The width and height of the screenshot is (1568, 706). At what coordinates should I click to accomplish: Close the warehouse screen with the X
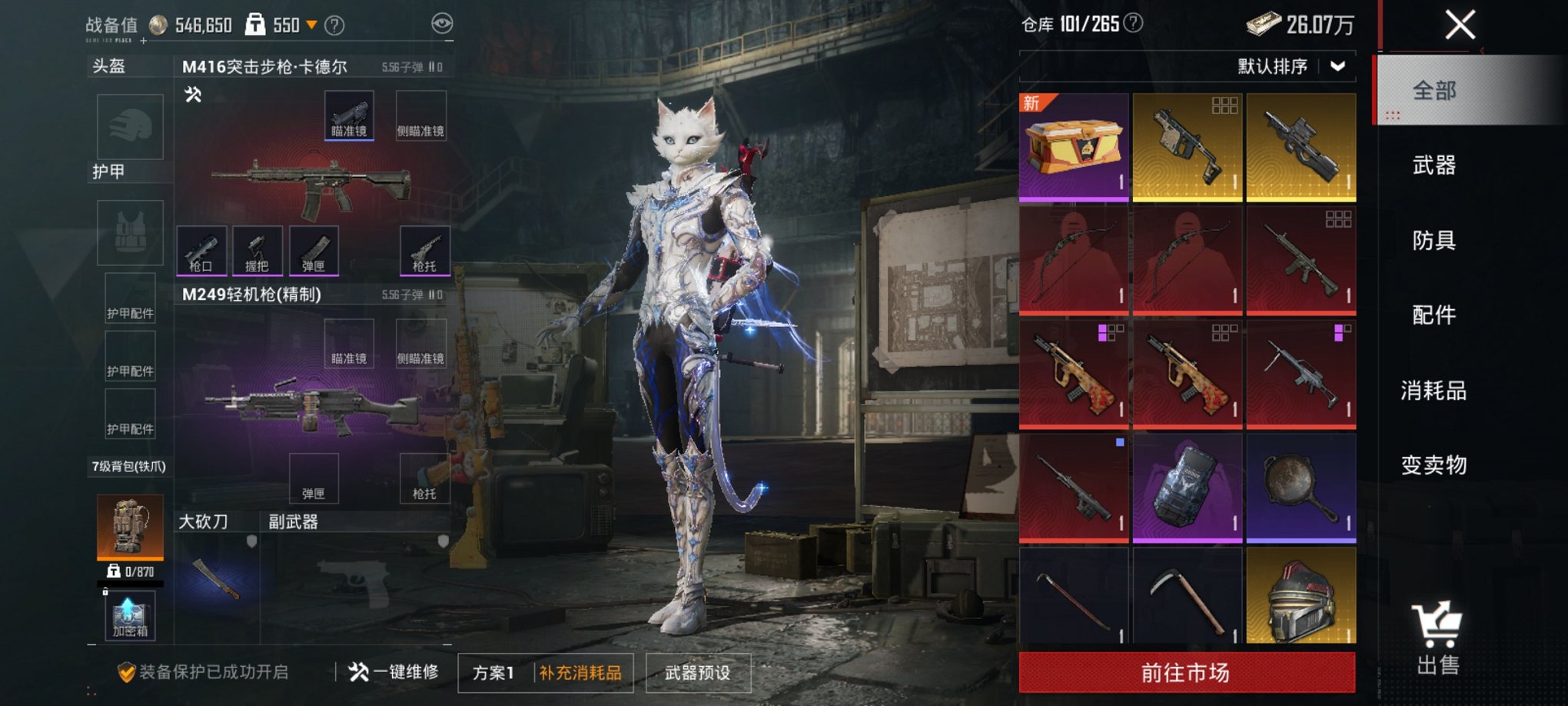(1460, 25)
